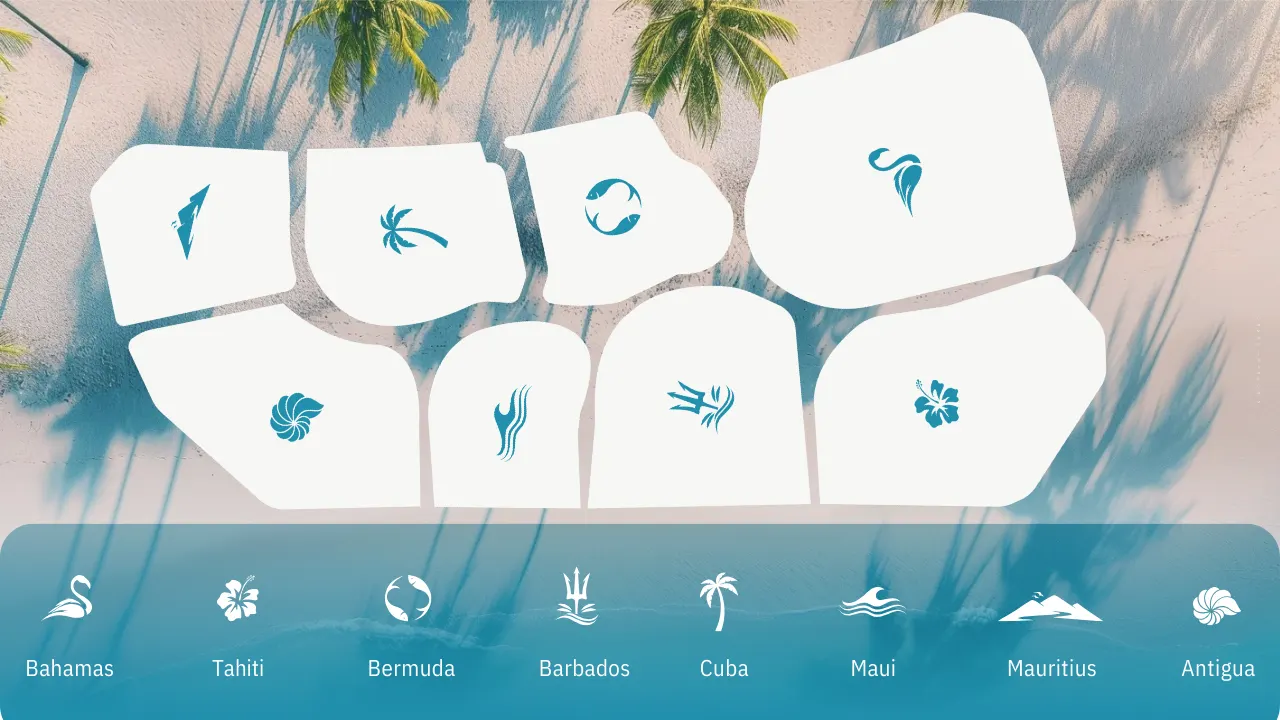Image resolution: width=1280 pixels, height=720 pixels.
Task: Click the Bahamas text label
Action: [70, 668]
